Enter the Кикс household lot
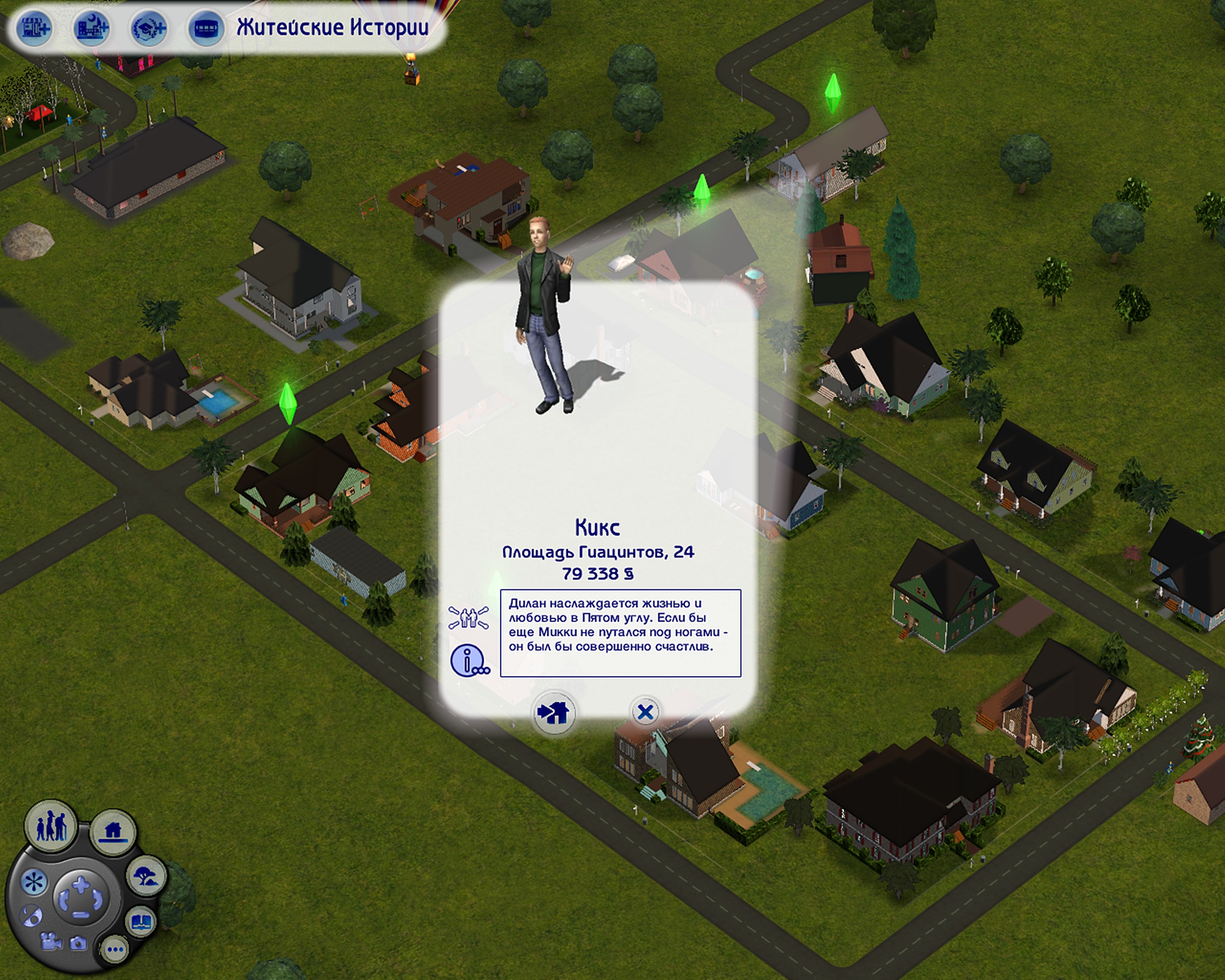1225x980 pixels. pyautogui.click(x=554, y=713)
